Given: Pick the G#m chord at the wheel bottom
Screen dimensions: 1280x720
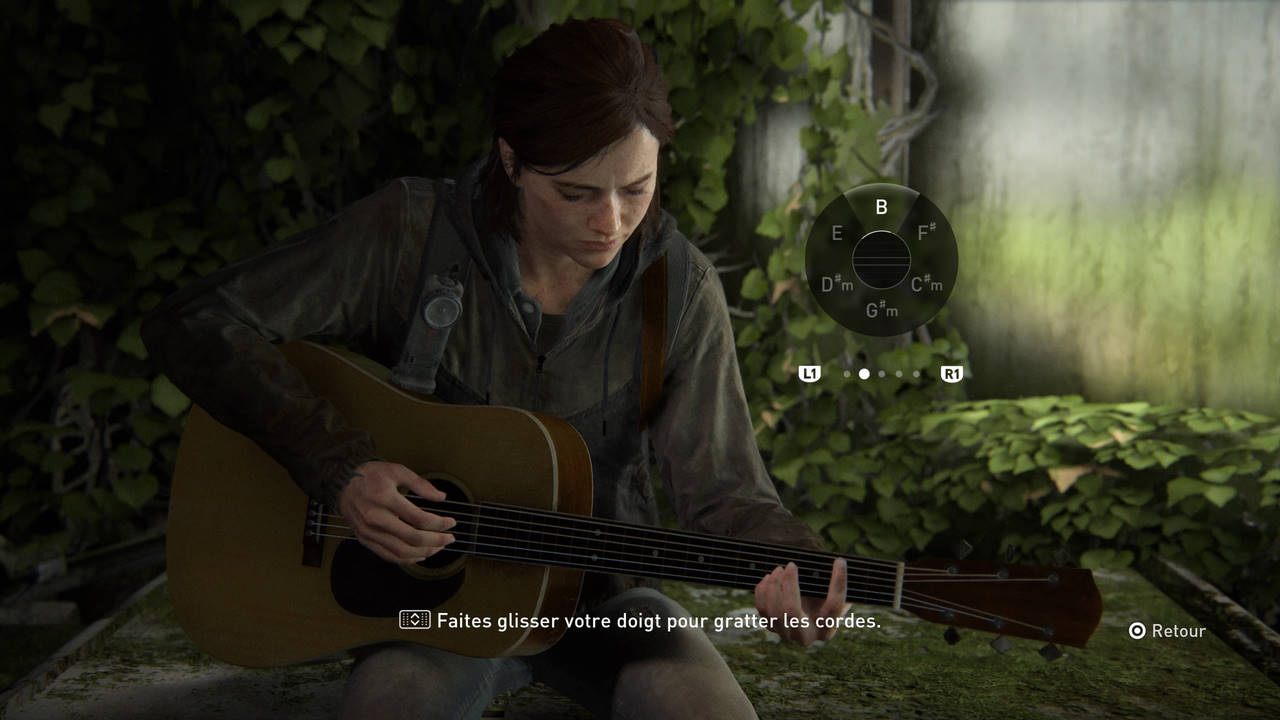Looking at the screenshot, I should point(881,311).
